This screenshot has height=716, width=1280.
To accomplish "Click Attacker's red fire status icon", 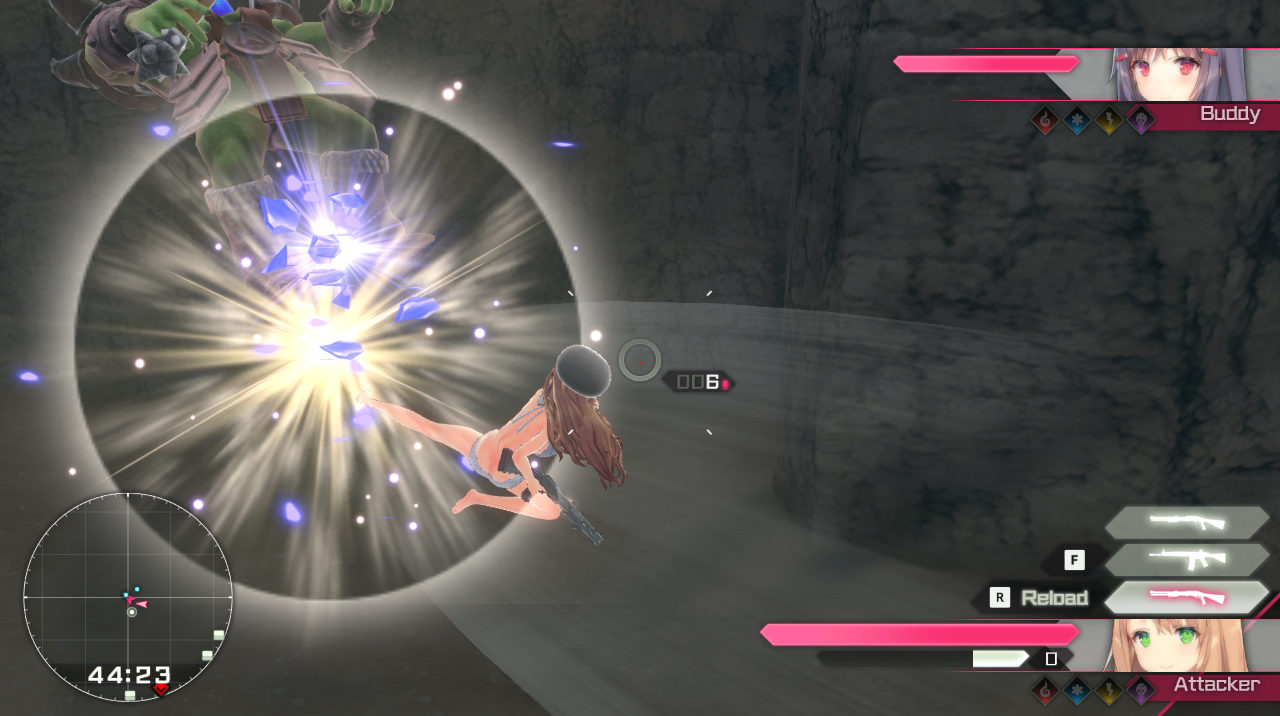I will 1045,690.
